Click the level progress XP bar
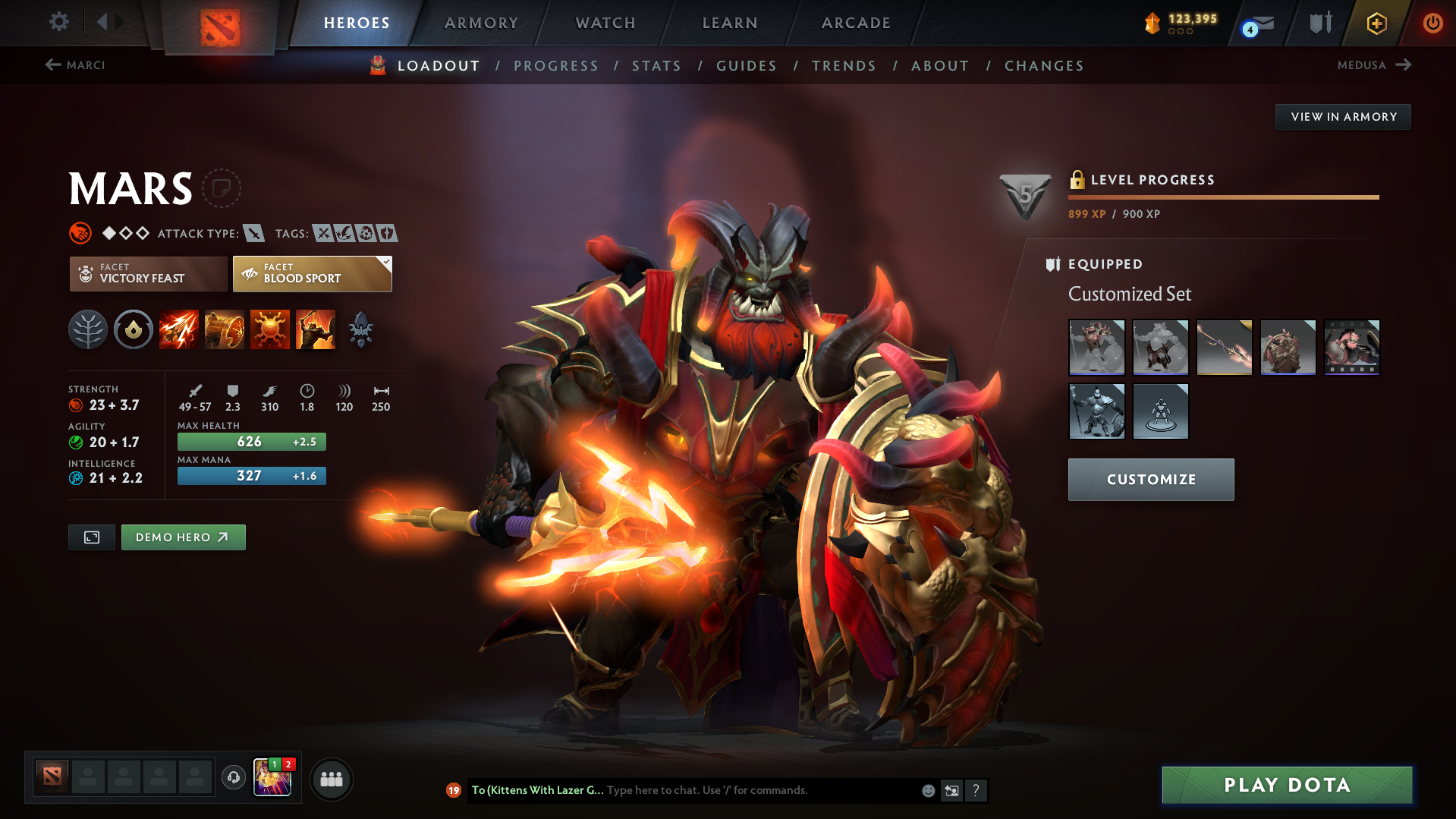 pos(1223,197)
